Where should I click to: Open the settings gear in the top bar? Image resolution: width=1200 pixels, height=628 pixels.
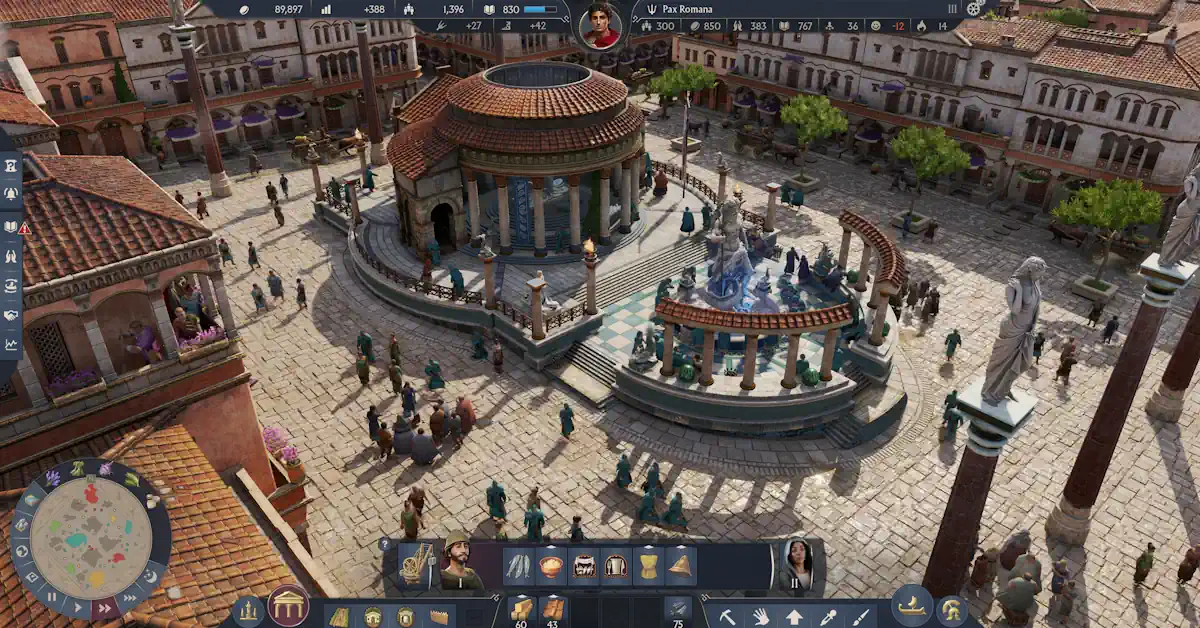point(974,9)
